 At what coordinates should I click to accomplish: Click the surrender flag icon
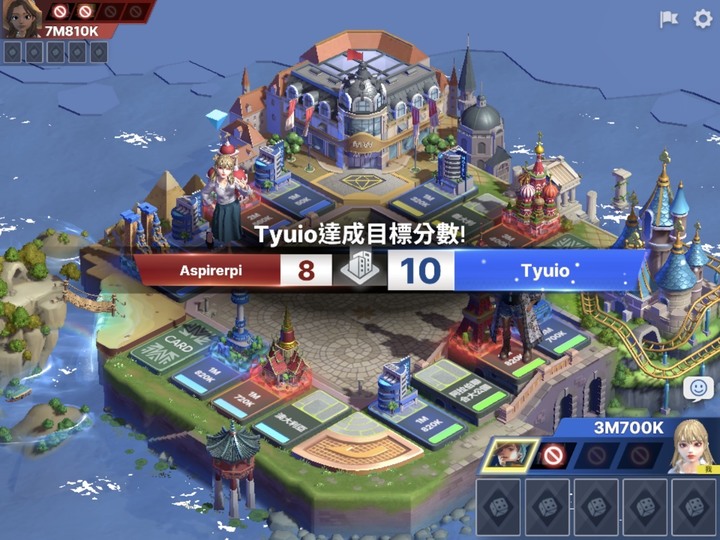click(x=668, y=19)
